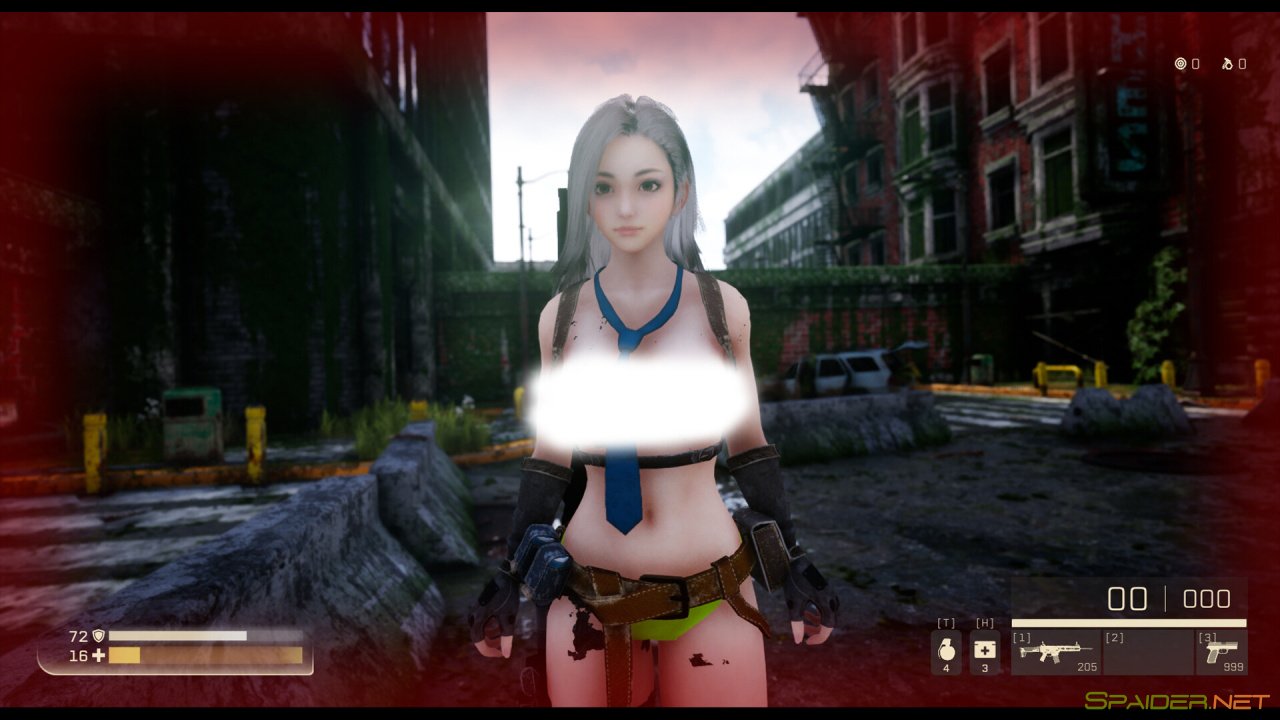
Task: Click the grenade count showing 4
Action: point(947,668)
